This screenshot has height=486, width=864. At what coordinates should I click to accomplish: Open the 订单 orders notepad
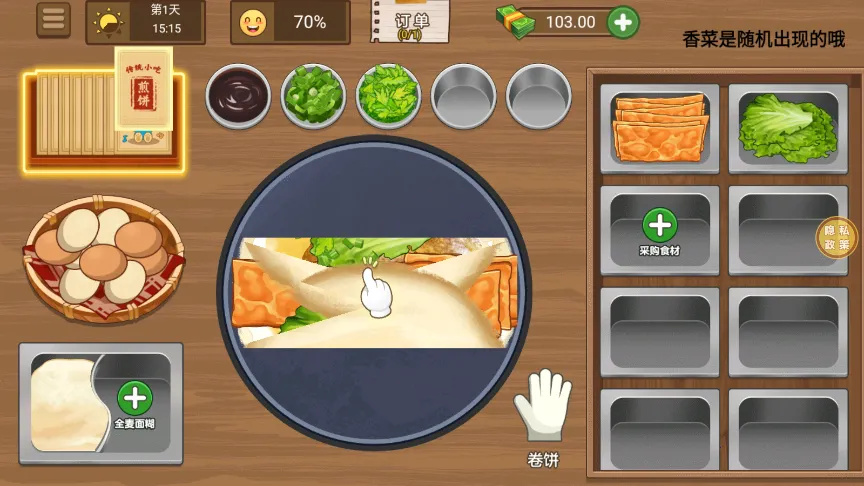coord(410,22)
